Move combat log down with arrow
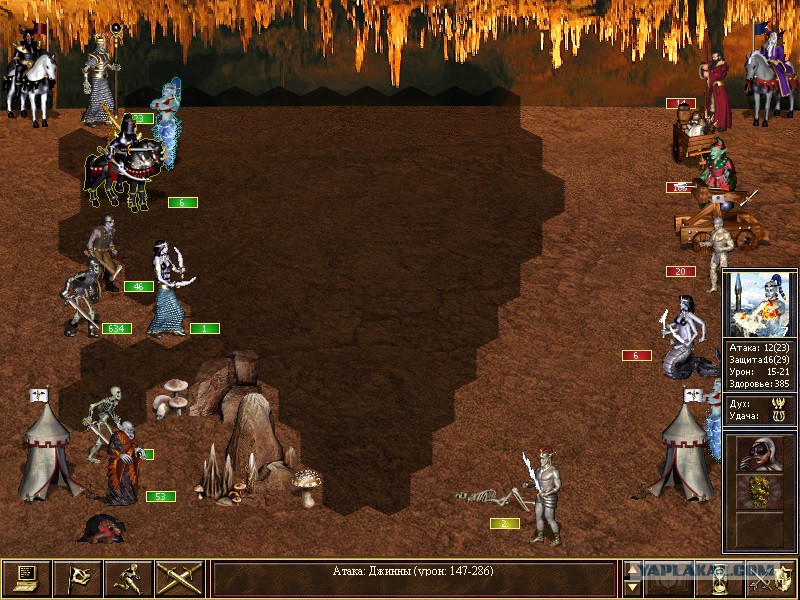Image resolution: width=800 pixels, height=600 pixels. (x=632, y=588)
